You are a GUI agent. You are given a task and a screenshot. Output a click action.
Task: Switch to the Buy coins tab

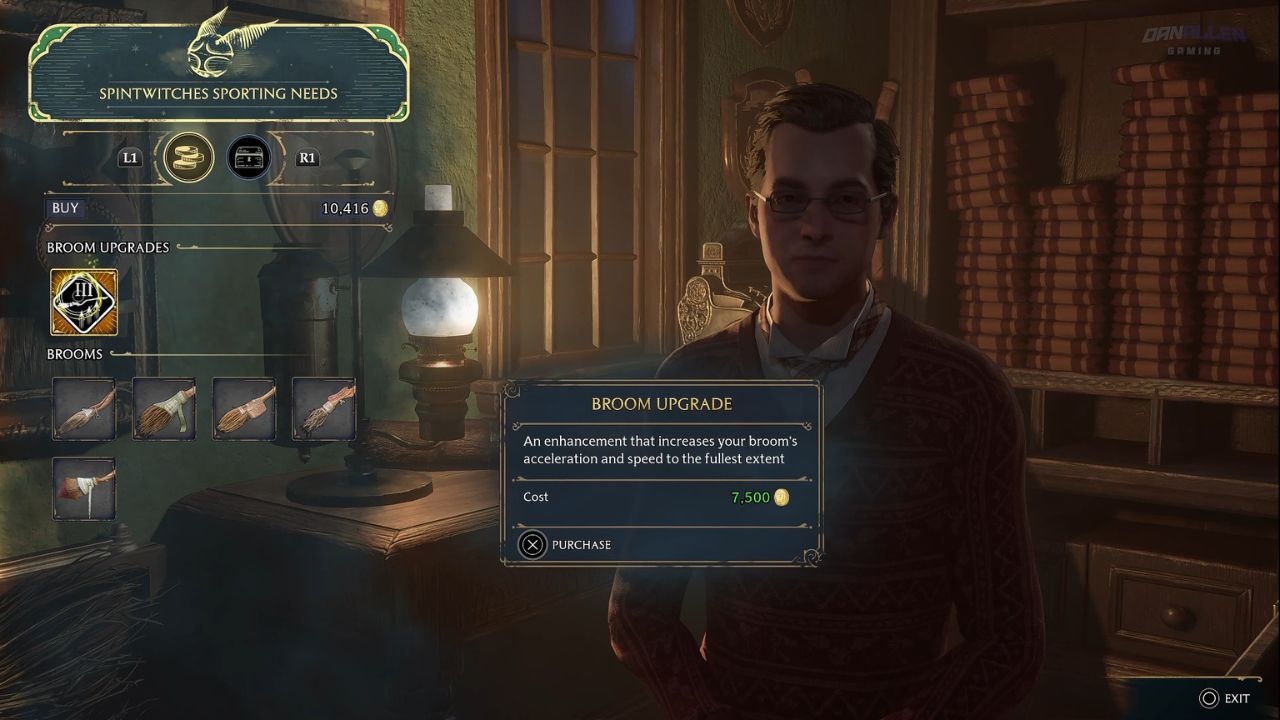pos(189,158)
